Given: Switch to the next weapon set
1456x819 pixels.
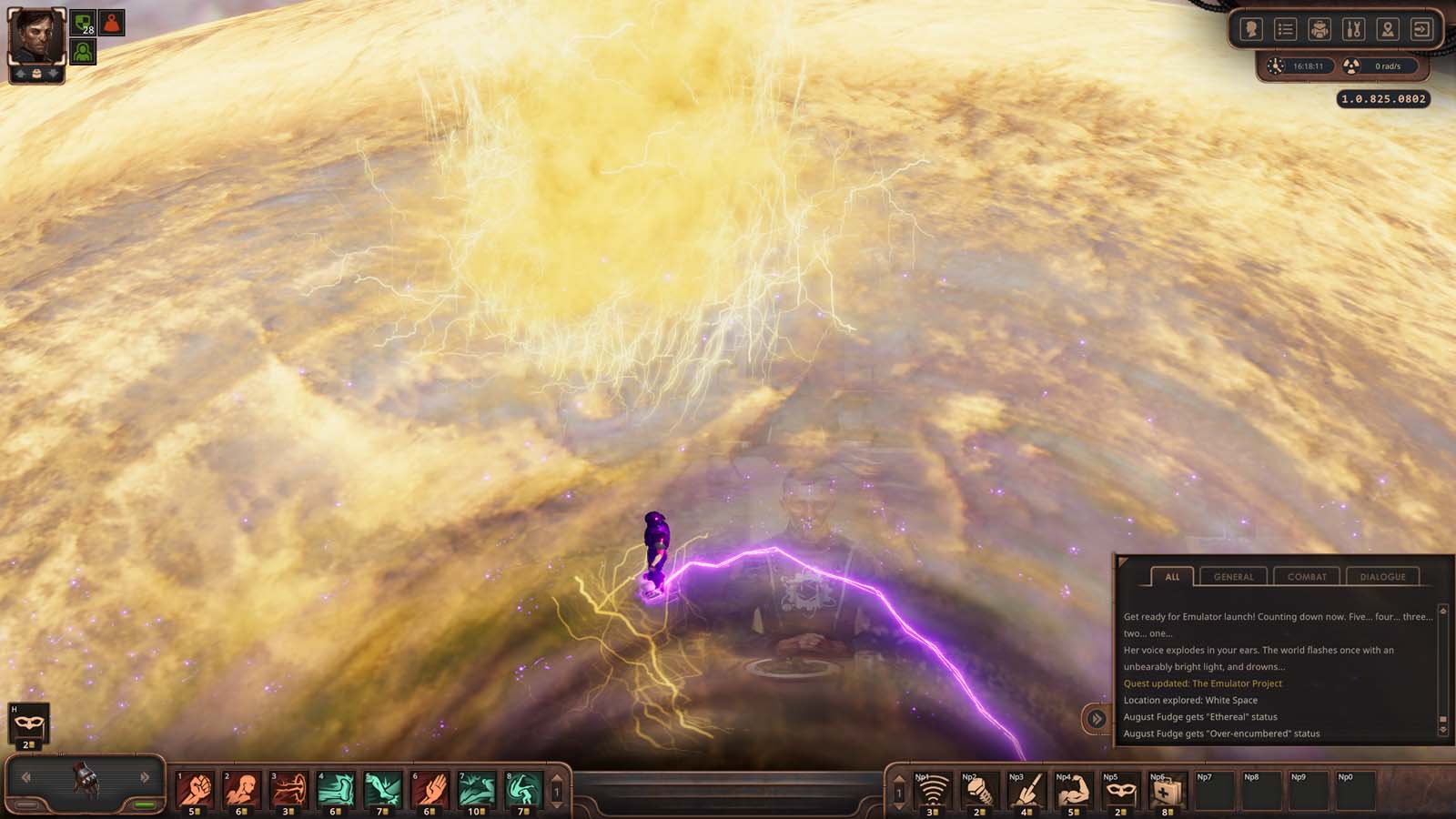Looking at the screenshot, I should click(x=145, y=777).
